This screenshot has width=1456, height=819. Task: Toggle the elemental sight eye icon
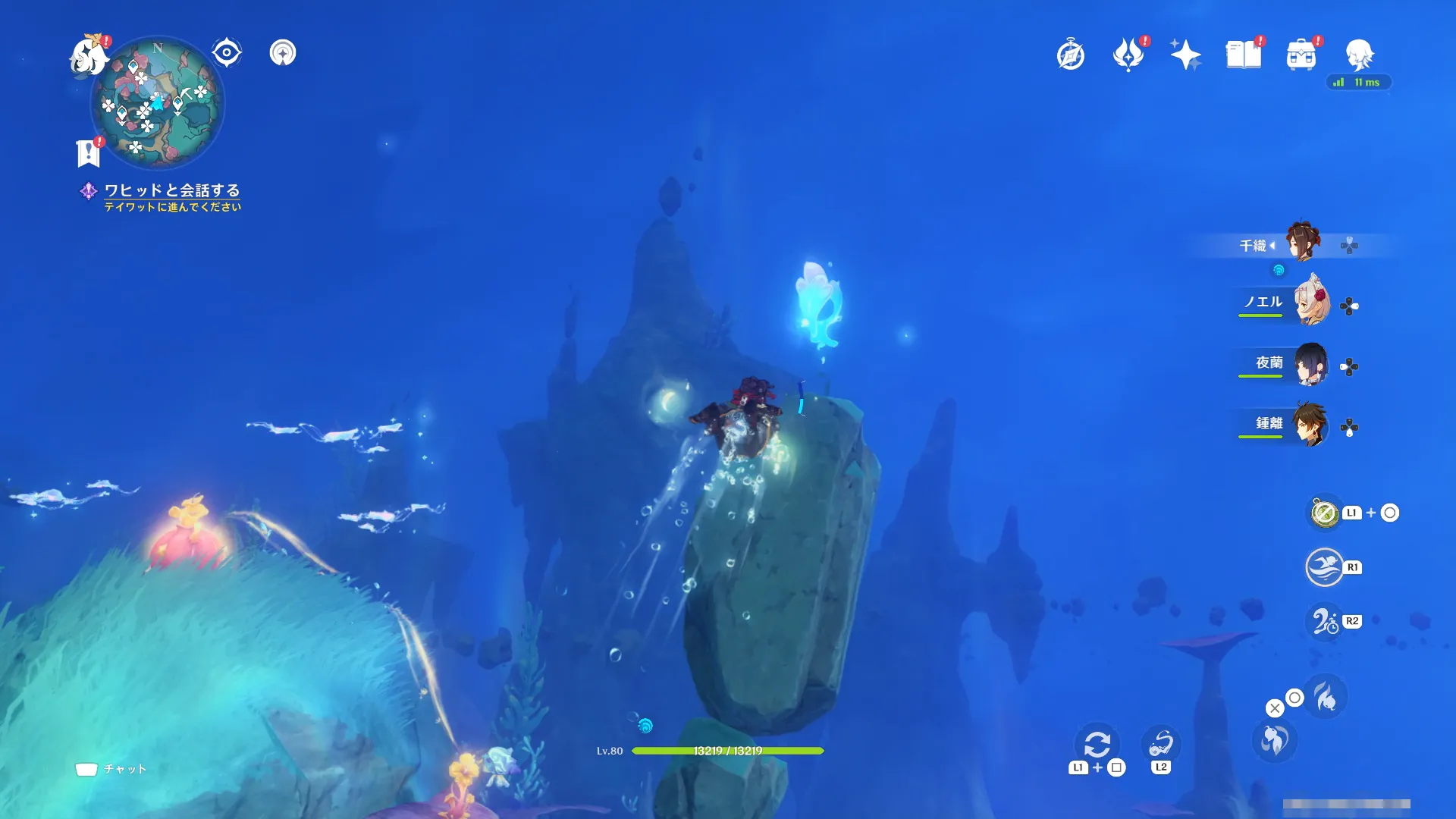pyautogui.click(x=227, y=53)
